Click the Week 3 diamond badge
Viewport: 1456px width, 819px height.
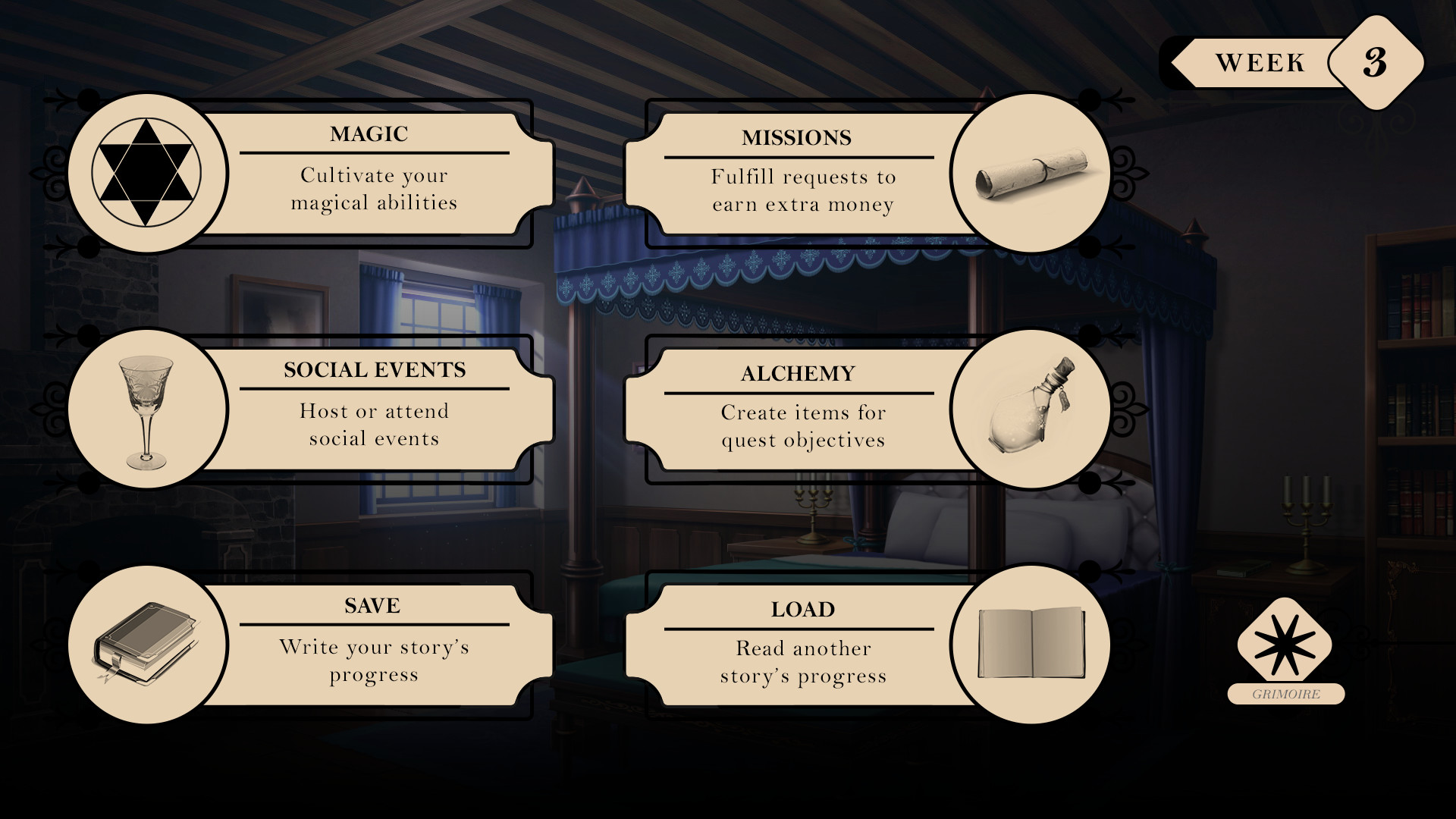pos(1374,64)
